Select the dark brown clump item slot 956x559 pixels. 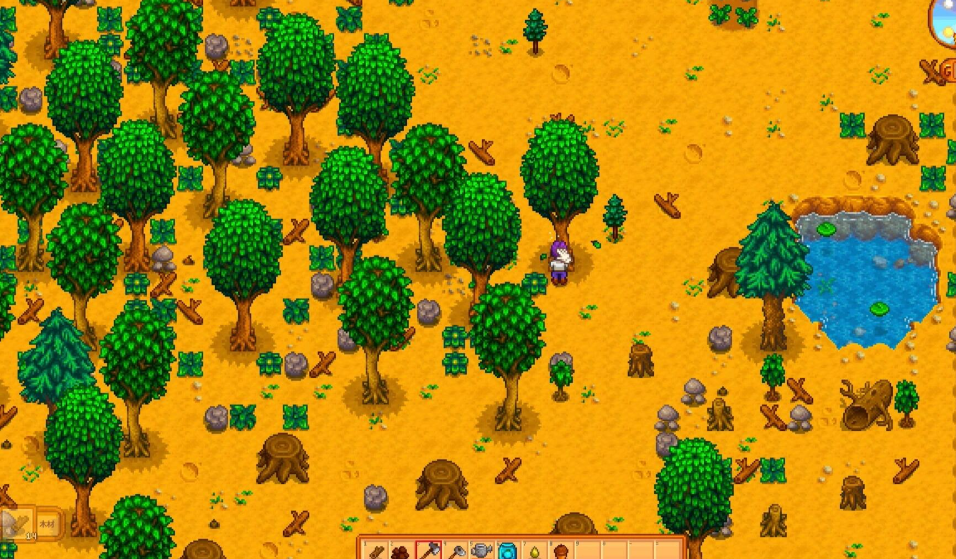click(x=402, y=551)
